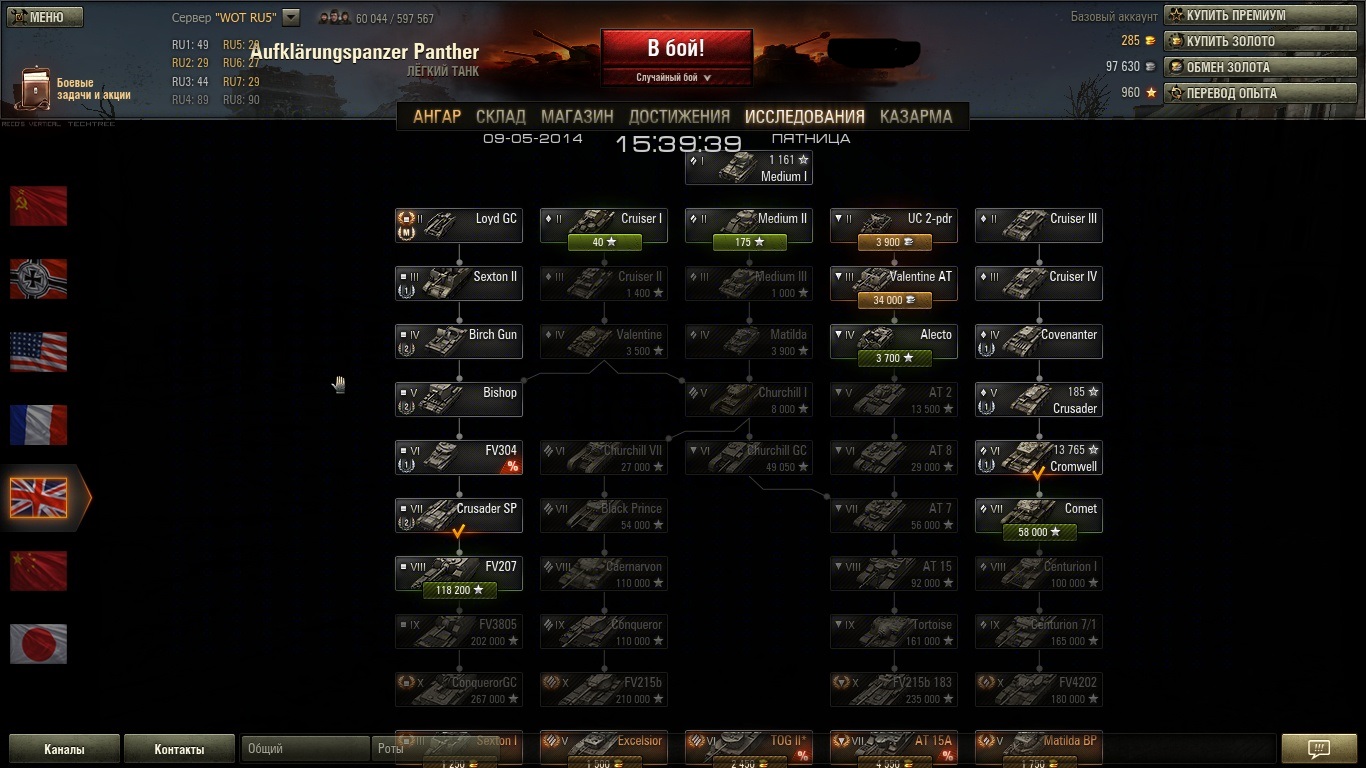Click КУПИТЬ ПРЕМИУМ button
The width and height of the screenshot is (1366, 768).
(x=1260, y=16)
